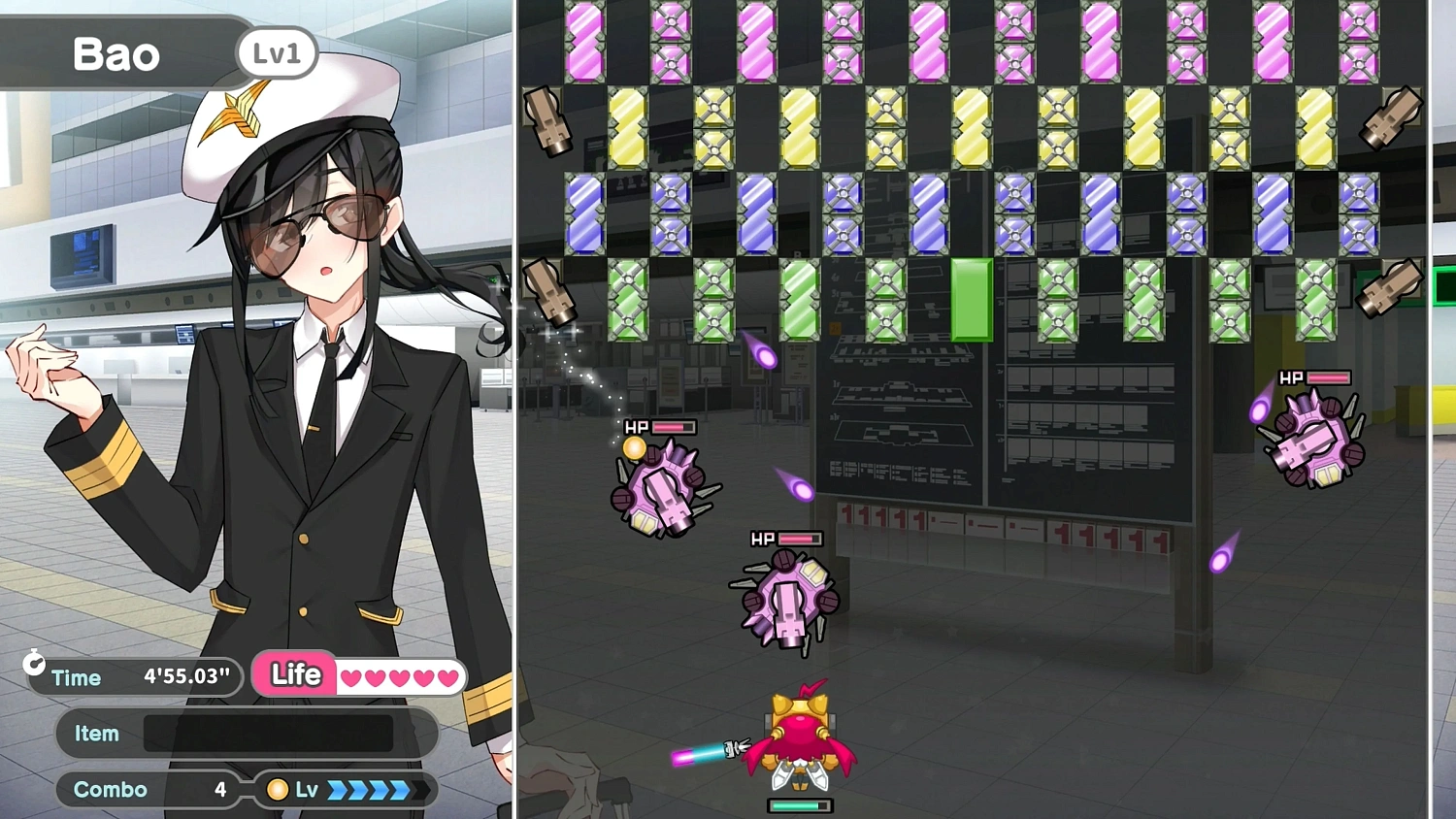Click the solid green block in the fourth row
Screen dimensions: 1456x819
click(x=971, y=299)
